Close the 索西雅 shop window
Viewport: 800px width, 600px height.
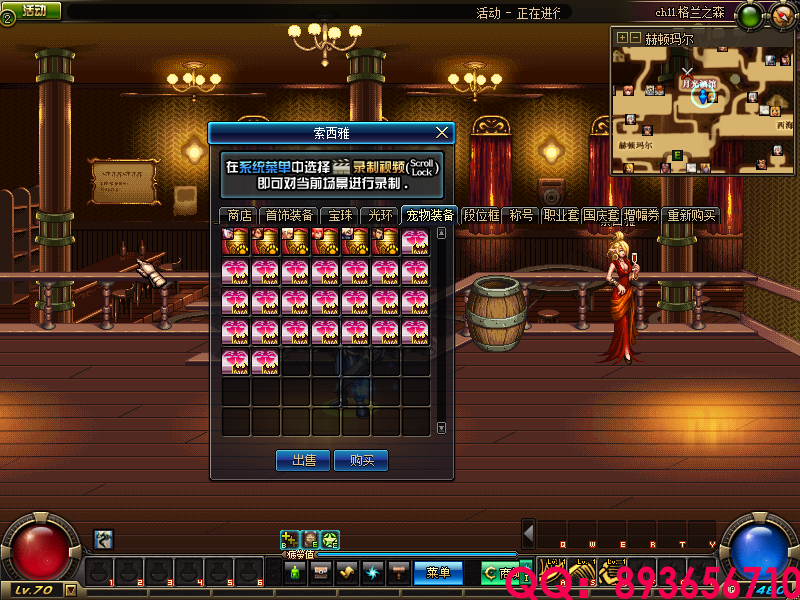coord(443,132)
